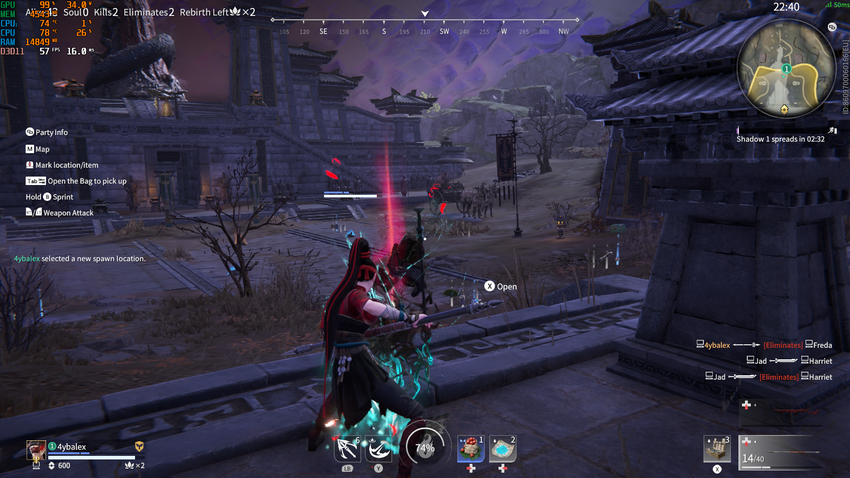850x478 pixels.
Task: Click the gold shield badge beside 4ybalex
Action: click(x=140, y=447)
